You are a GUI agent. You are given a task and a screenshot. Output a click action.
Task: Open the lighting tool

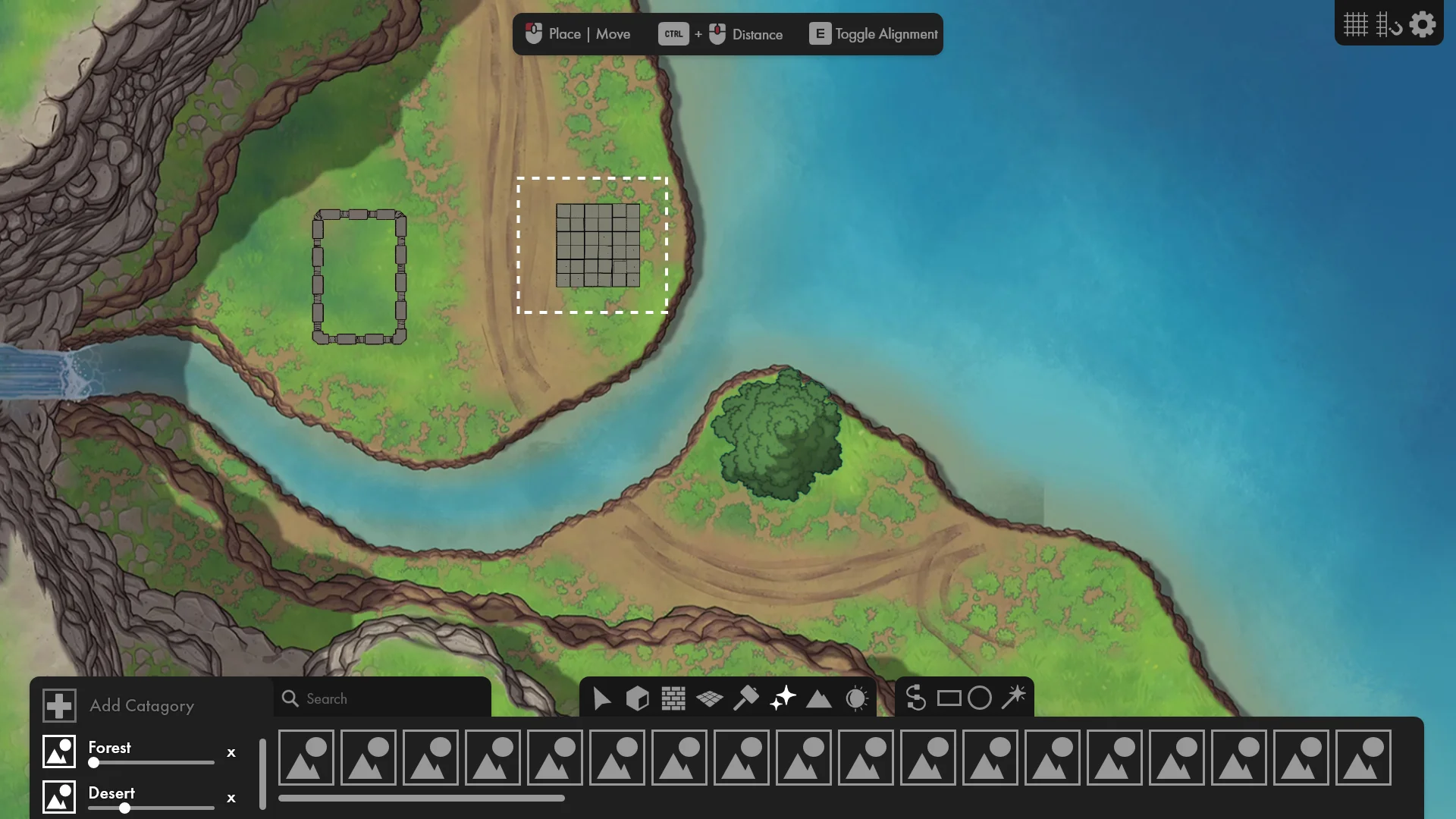point(857,698)
